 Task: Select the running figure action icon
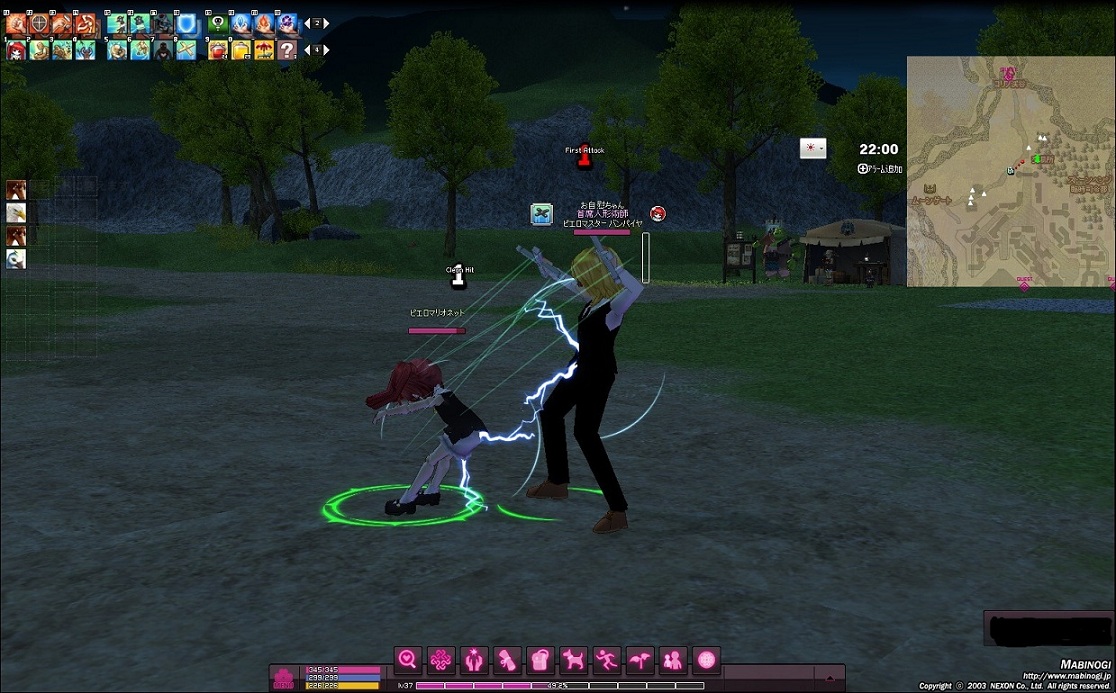click(606, 660)
